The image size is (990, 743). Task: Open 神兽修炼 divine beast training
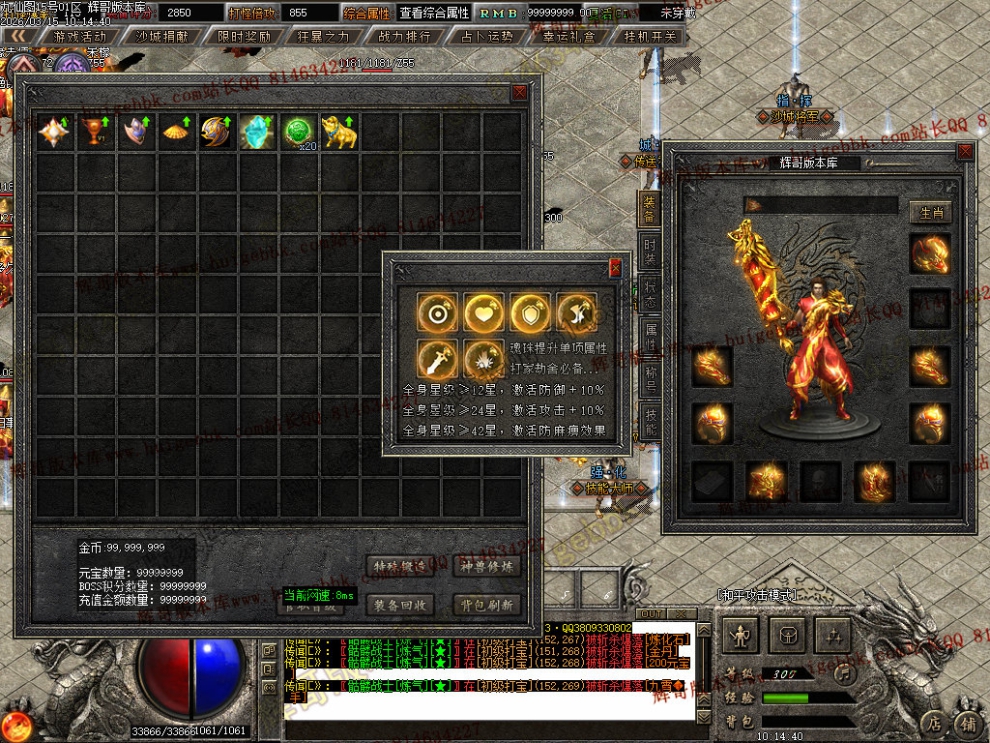pyautogui.click(x=487, y=566)
